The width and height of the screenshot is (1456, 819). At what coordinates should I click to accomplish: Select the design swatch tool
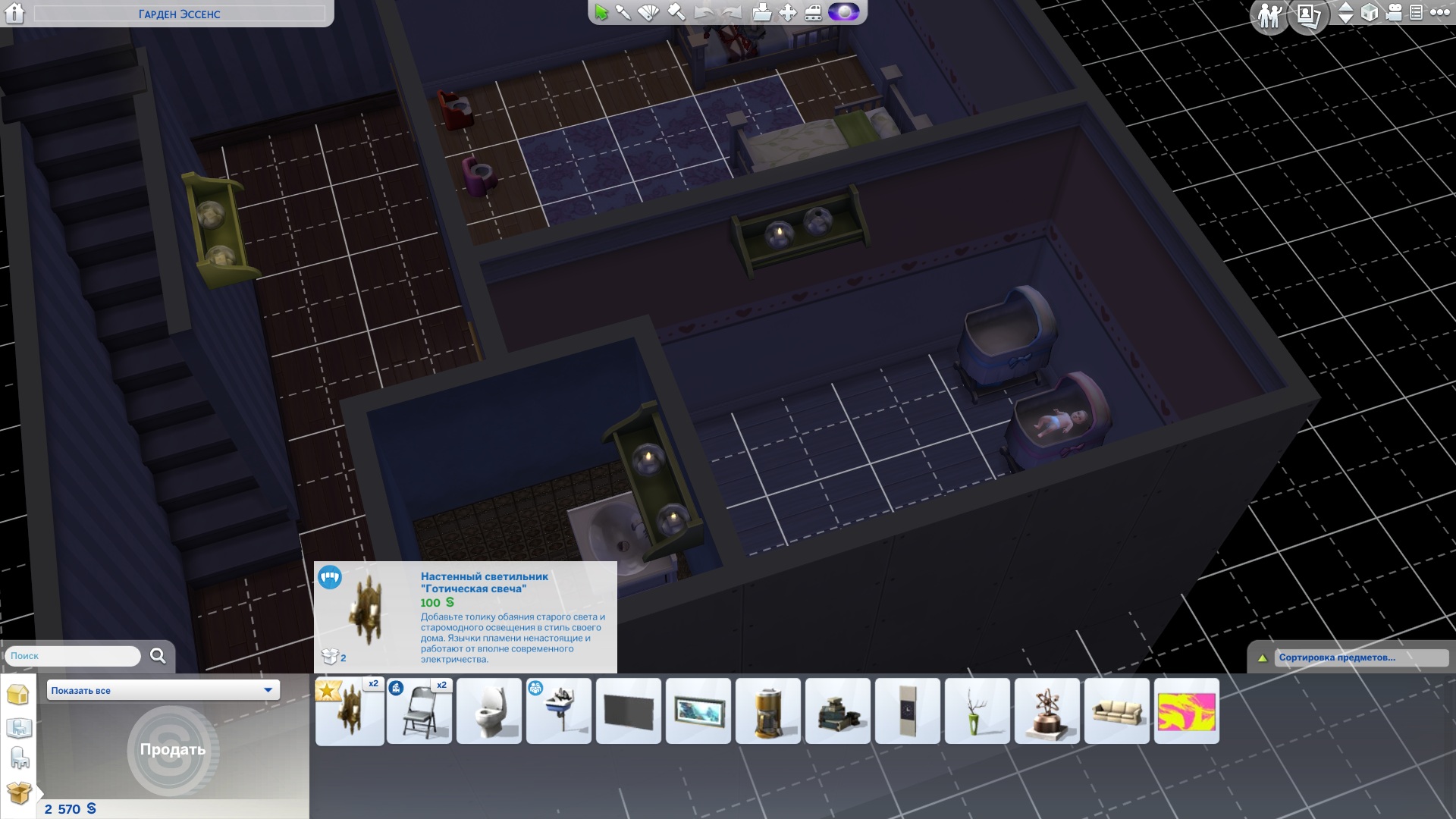click(x=649, y=13)
